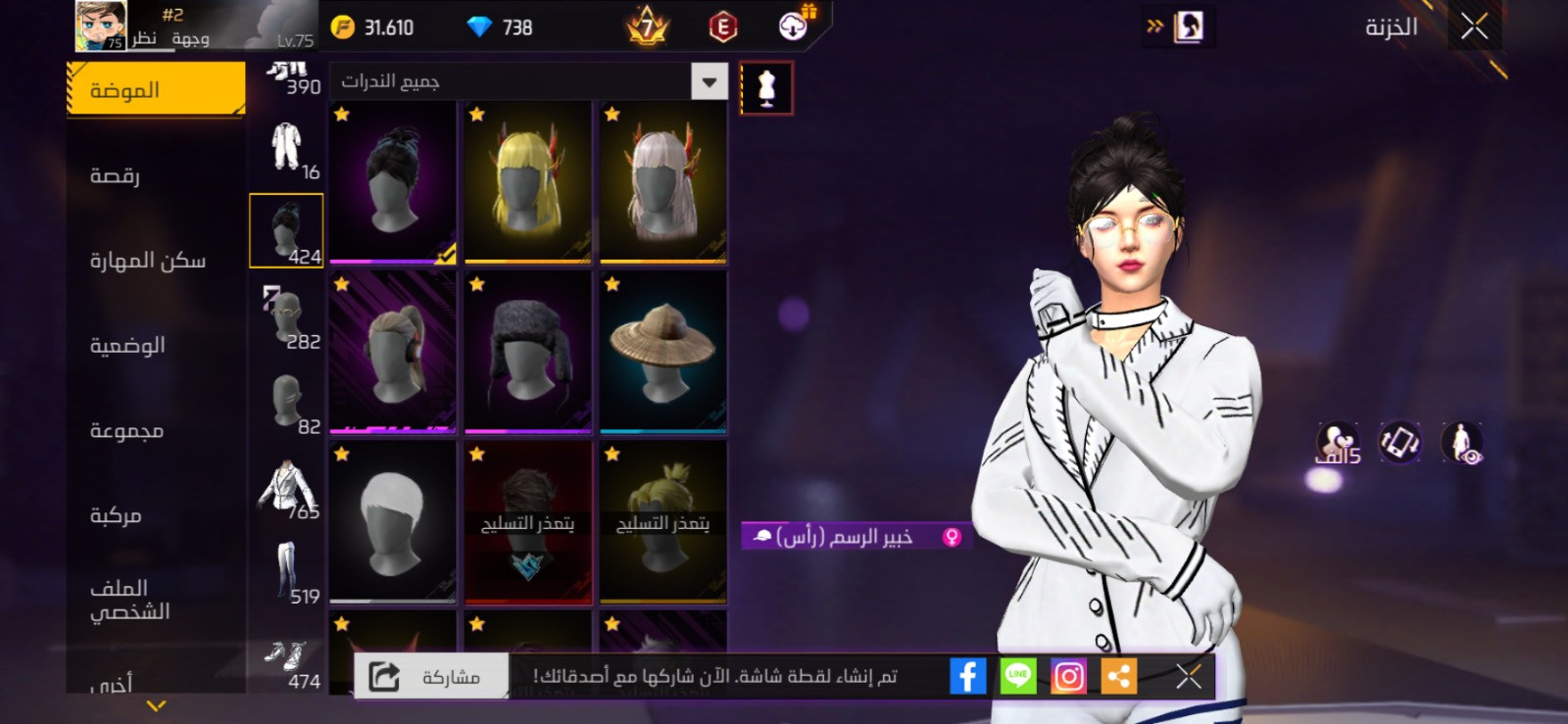Click the Instagram icon in the screenshot bar
The height and width of the screenshot is (724, 1568).
[x=1069, y=674]
